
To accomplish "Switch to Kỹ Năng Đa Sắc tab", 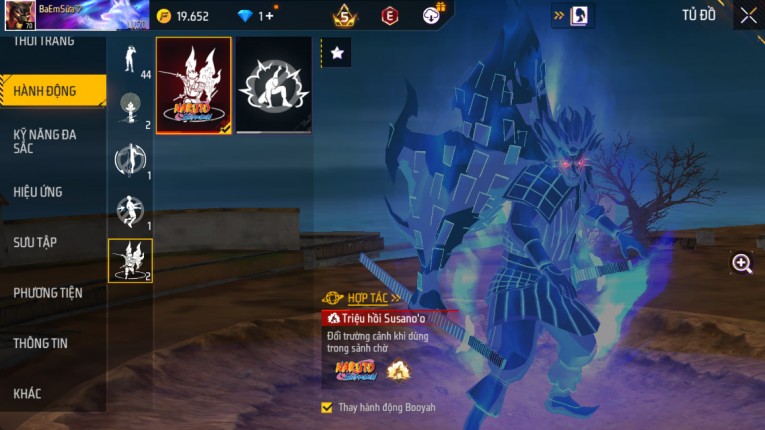I will click(x=45, y=141).
